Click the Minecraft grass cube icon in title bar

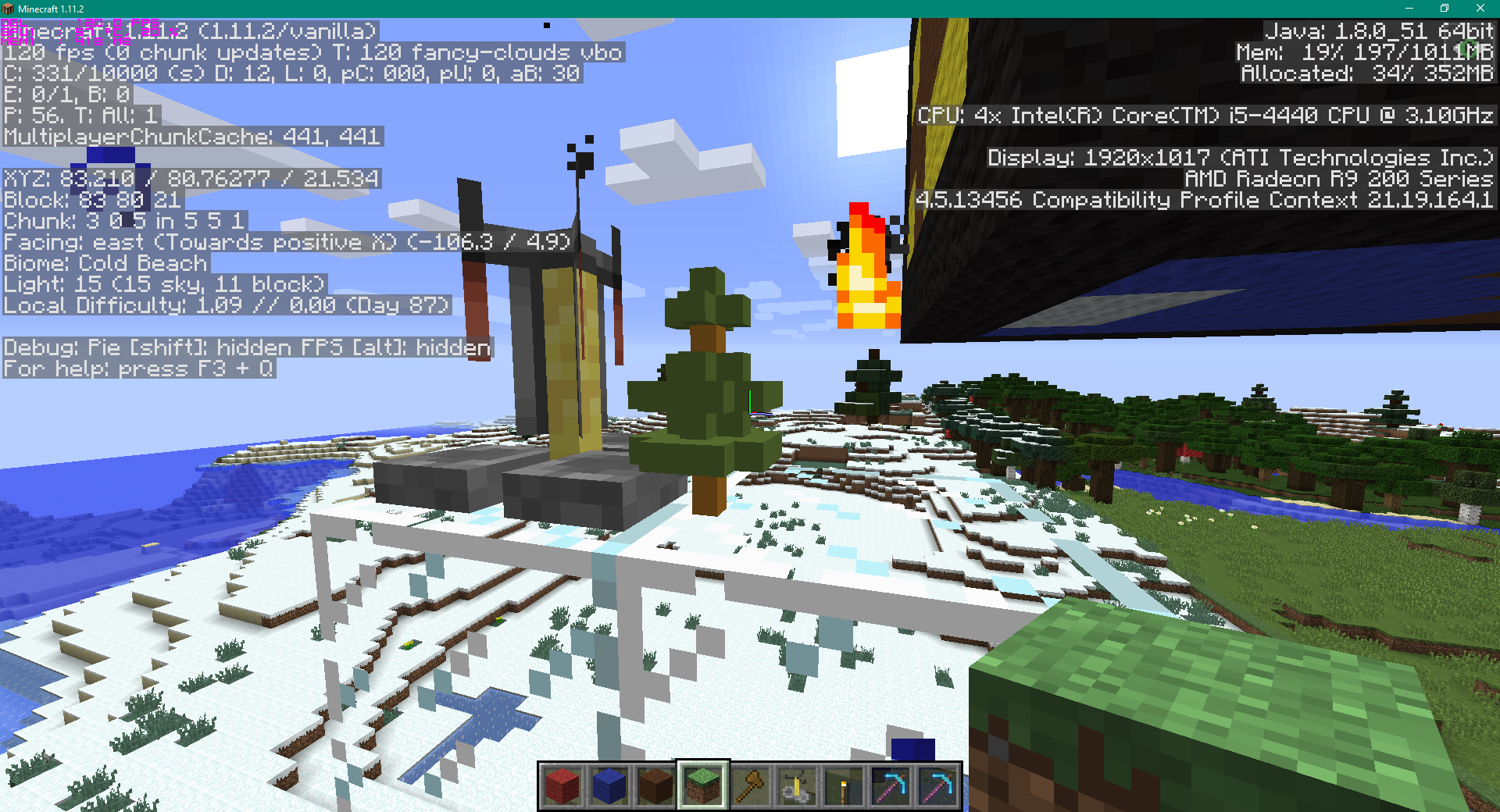(9, 9)
